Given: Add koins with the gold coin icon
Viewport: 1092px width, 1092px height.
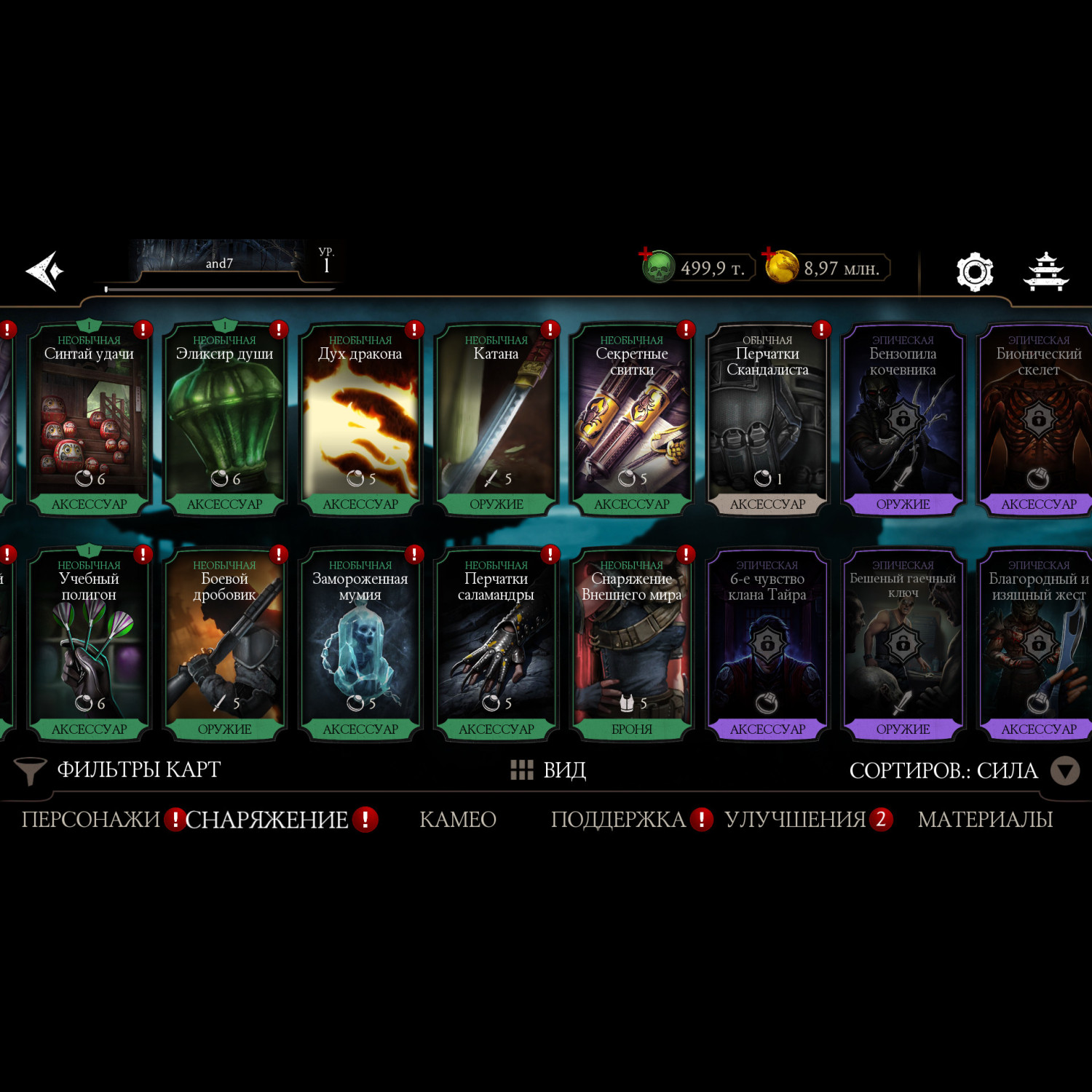Looking at the screenshot, I should click(781, 266).
